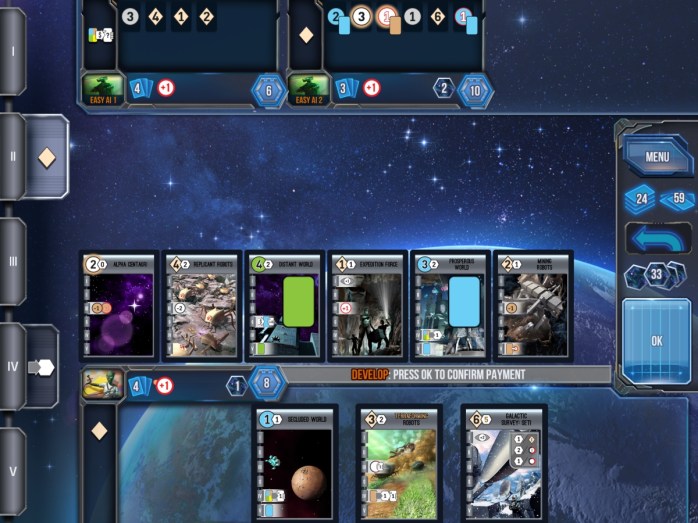The width and height of the screenshot is (698, 523).
Task: Click the blue undo arrow button
Action: [657, 238]
